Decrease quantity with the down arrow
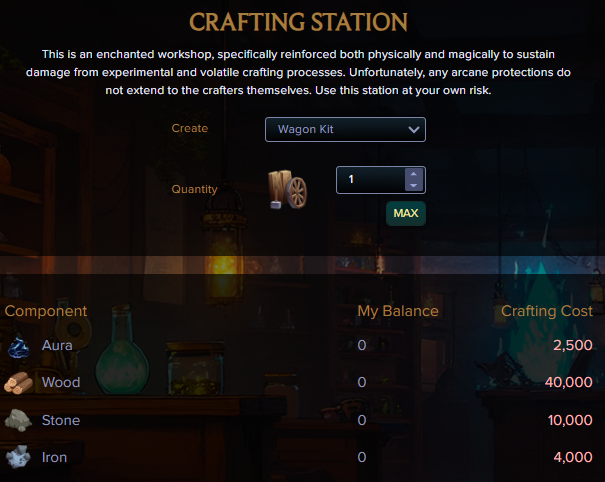605x482 pixels. 414,186
